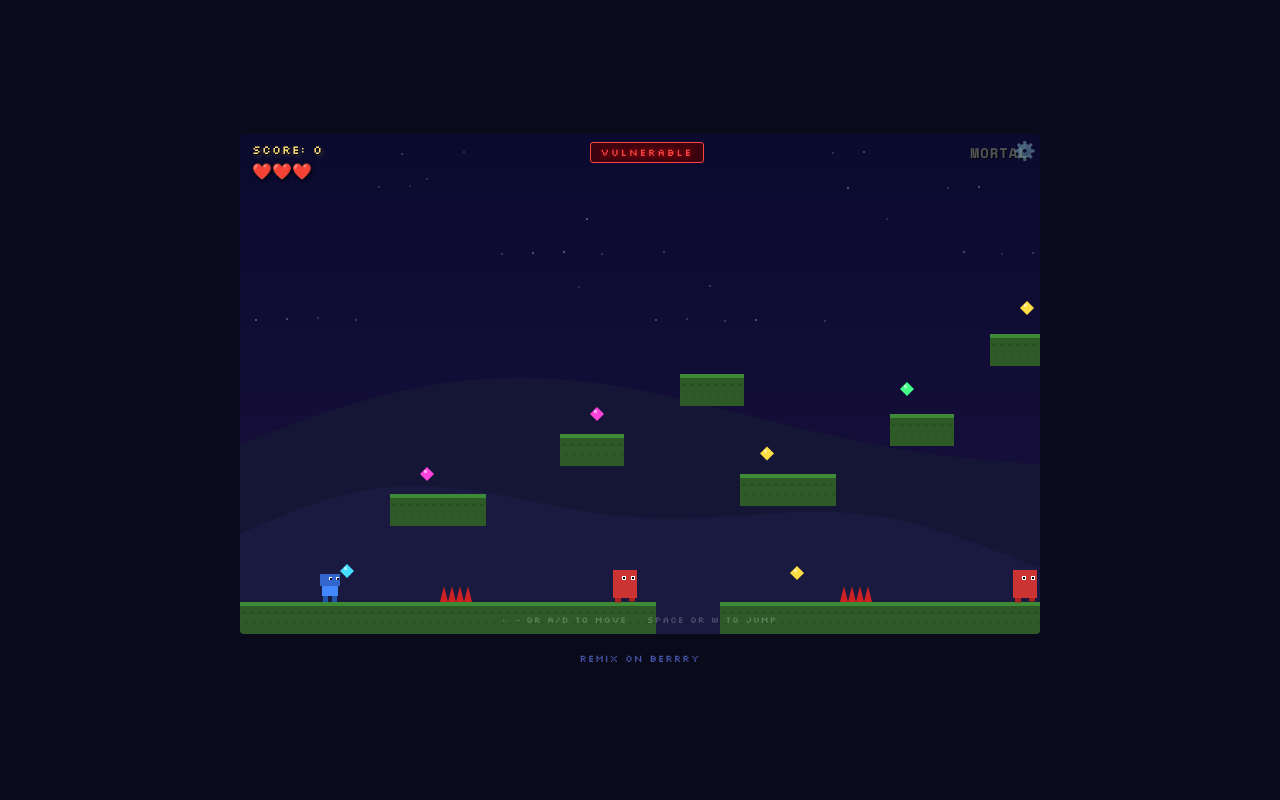Open the settings gear icon

click(x=1025, y=151)
